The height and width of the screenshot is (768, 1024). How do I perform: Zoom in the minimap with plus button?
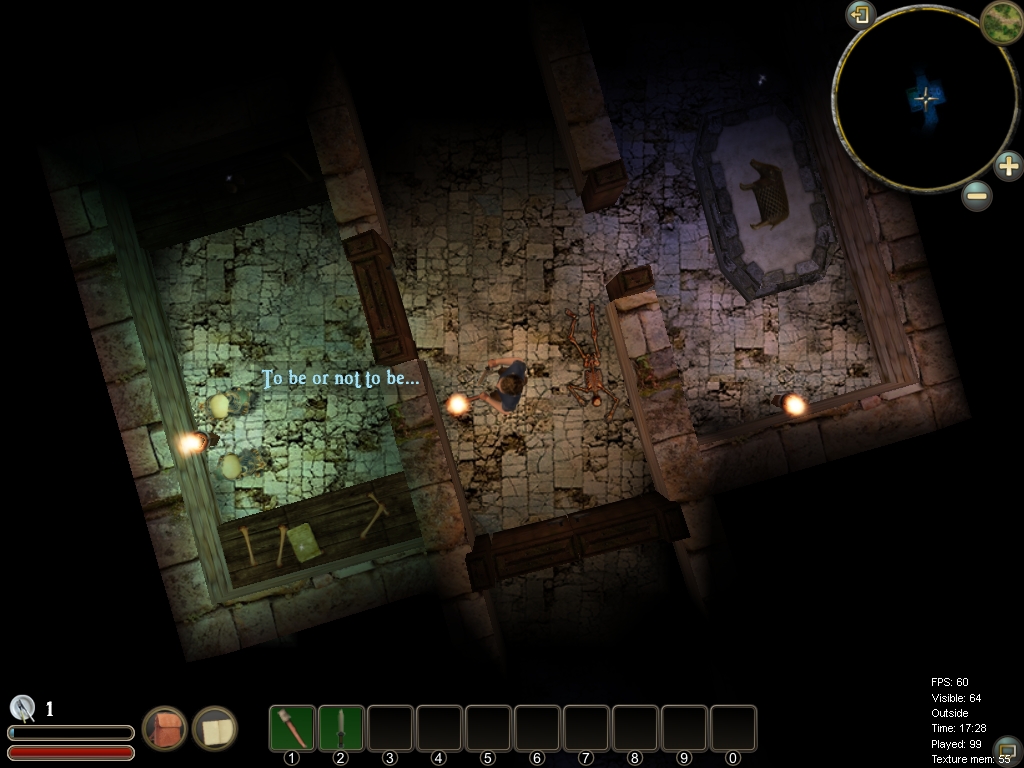pos(1008,165)
